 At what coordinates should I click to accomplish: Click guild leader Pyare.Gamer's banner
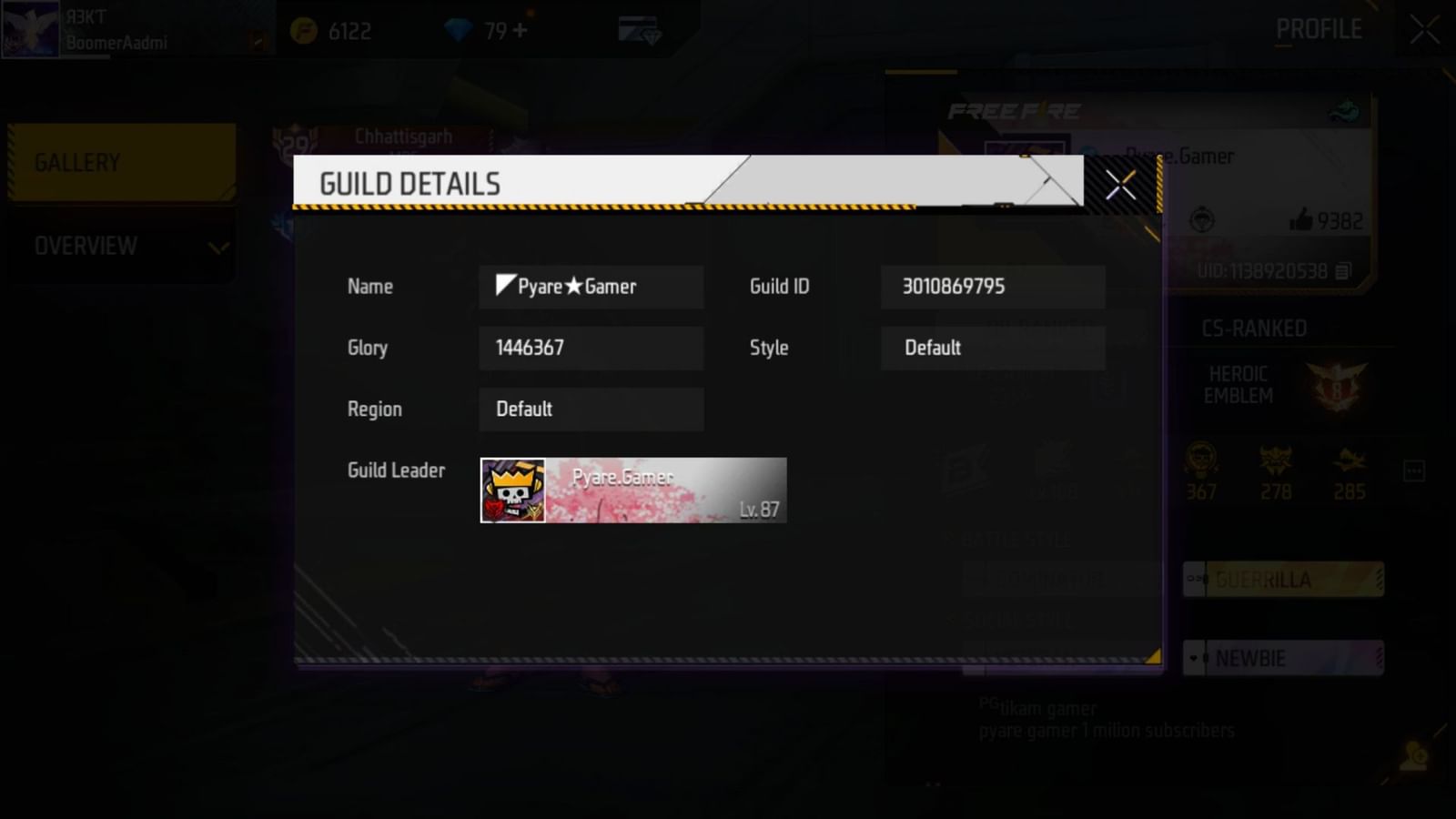click(x=633, y=490)
